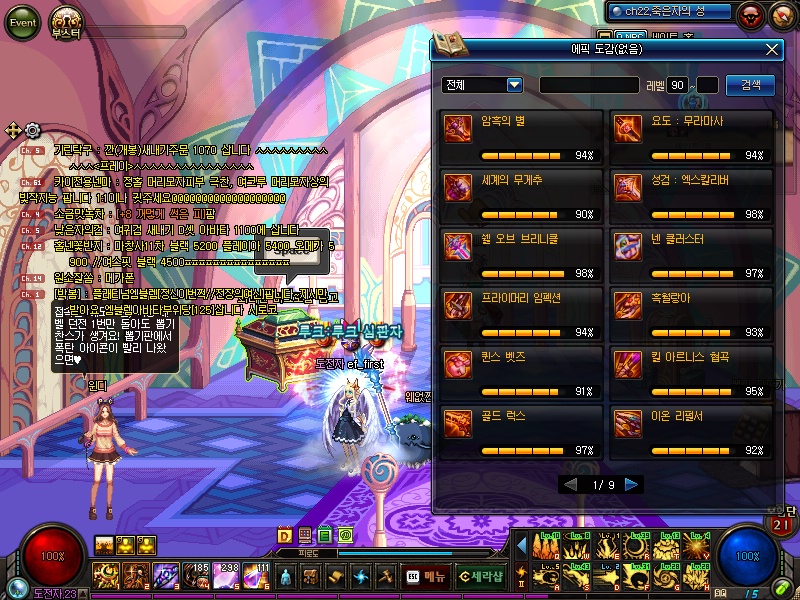Pick the 넨 클러스터 entry
The image size is (800, 600).
click(x=691, y=255)
